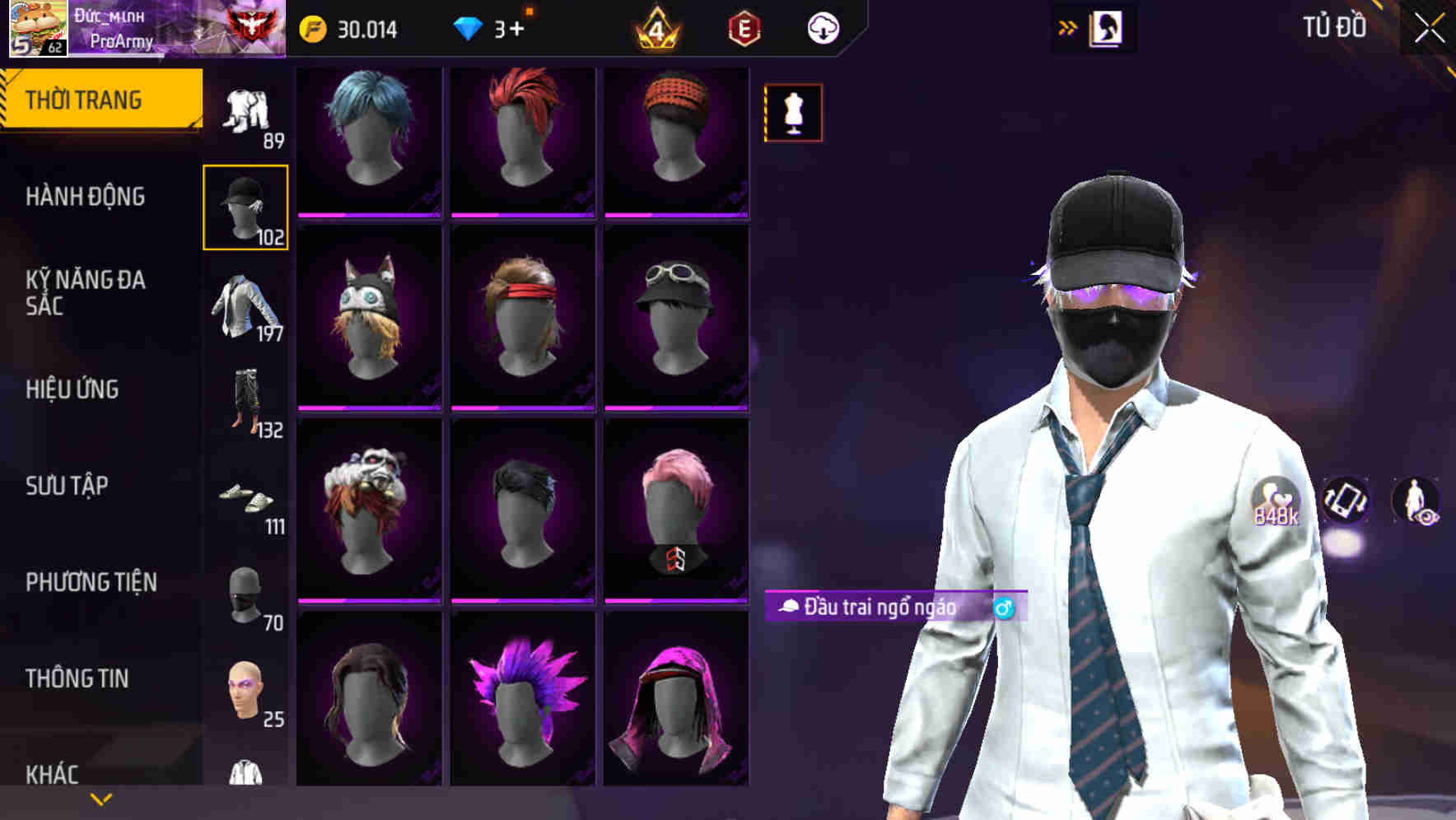Select the shirt category showing 197 items
The image size is (1456, 820).
click(245, 305)
